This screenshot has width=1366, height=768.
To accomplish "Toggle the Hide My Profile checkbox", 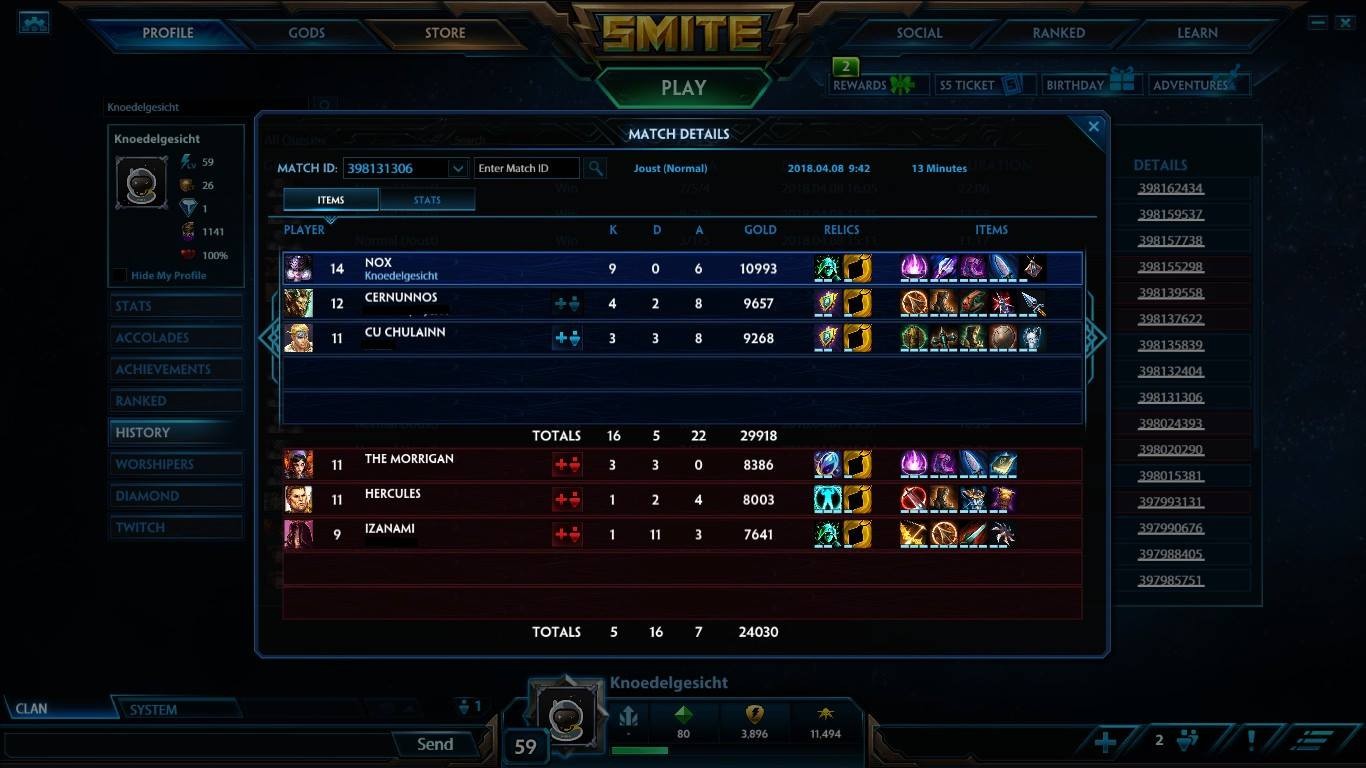I will 120,276.
